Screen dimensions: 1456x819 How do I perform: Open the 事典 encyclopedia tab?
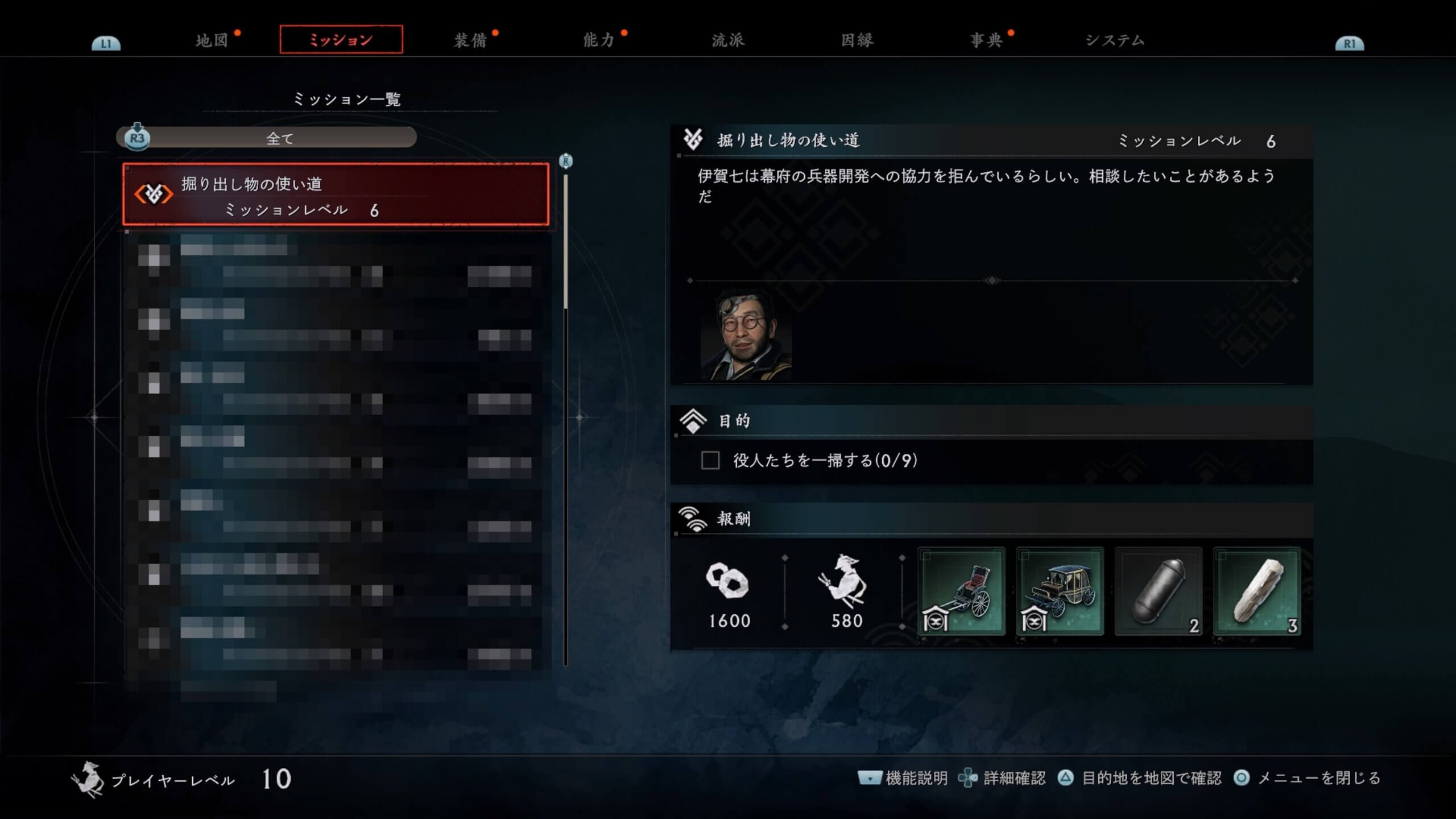point(986,40)
